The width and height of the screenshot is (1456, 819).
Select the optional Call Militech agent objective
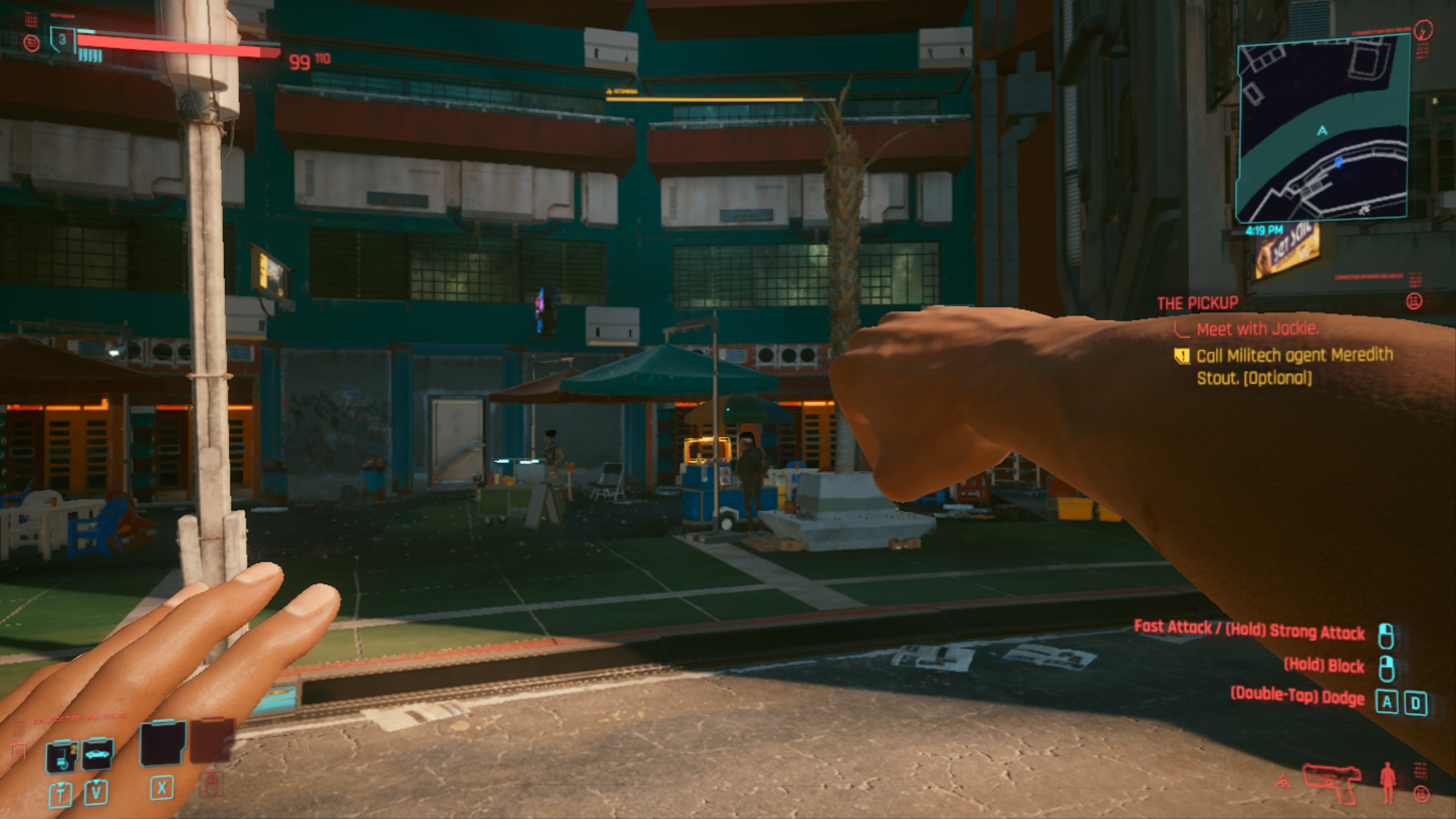pos(1294,366)
